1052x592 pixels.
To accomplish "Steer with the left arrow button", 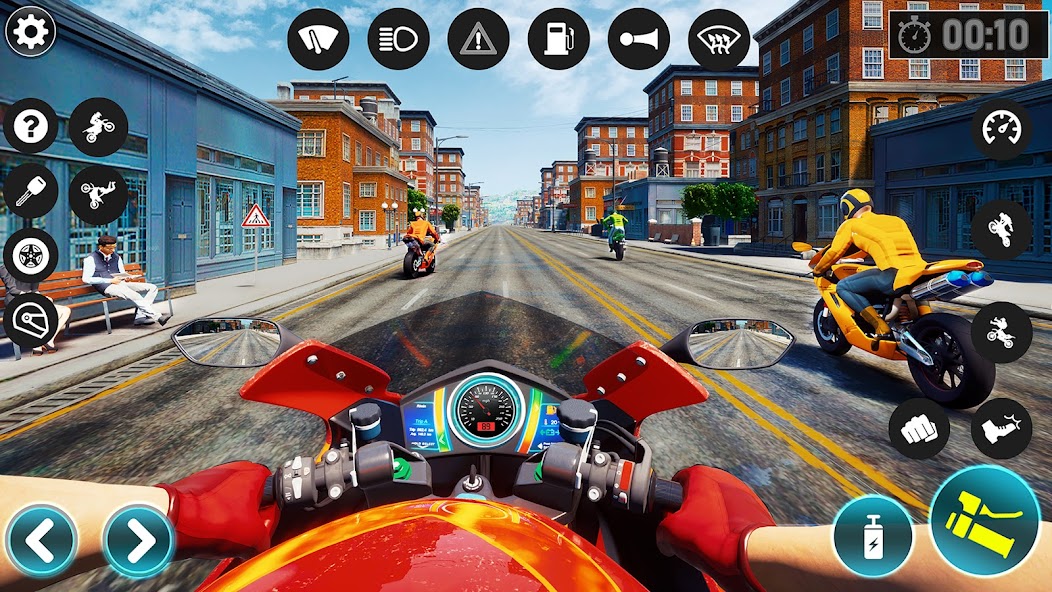I will pos(41,541).
